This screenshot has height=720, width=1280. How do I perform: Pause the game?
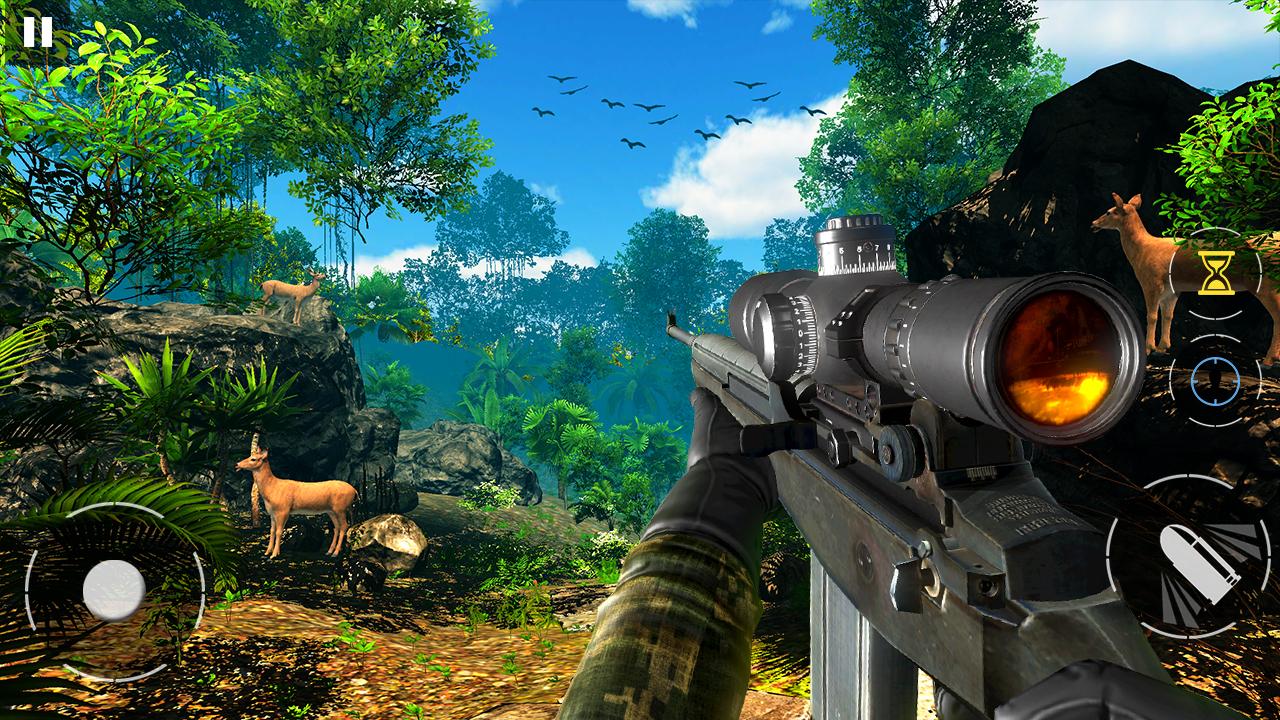(x=37, y=33)
